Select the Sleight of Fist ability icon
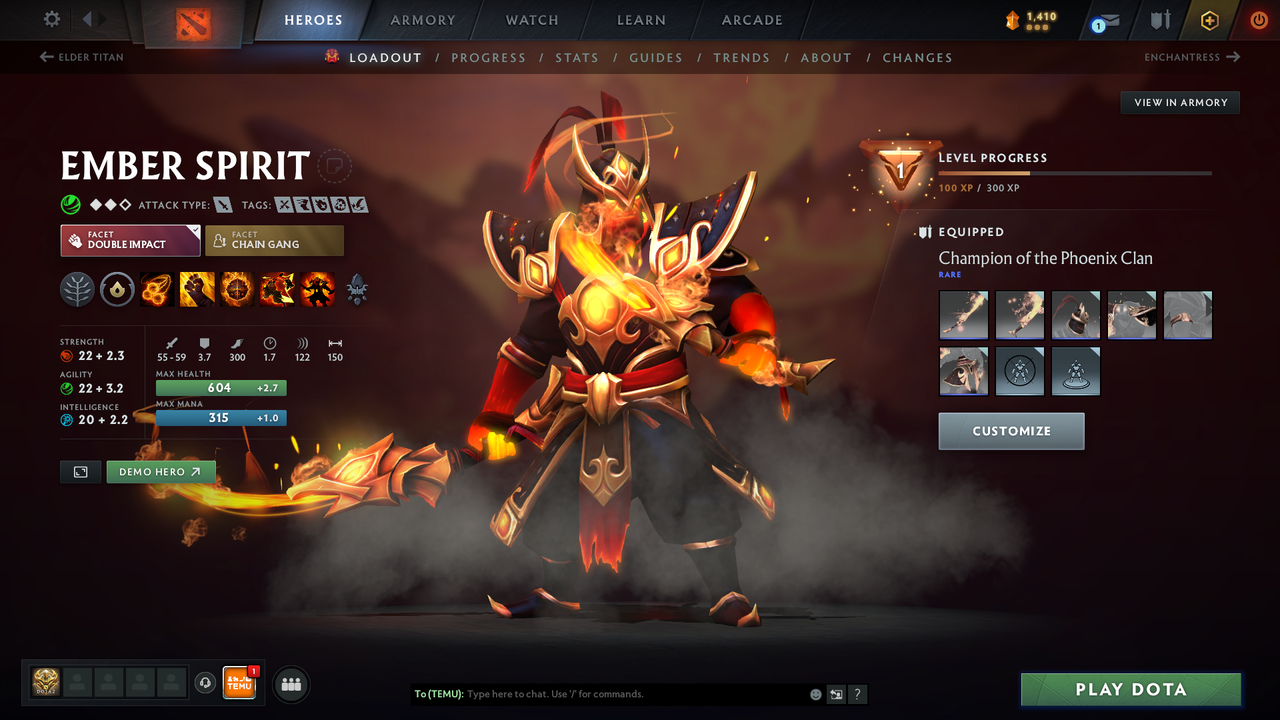The height and width of the screenshot is (720, 1280). click(197, 289)
